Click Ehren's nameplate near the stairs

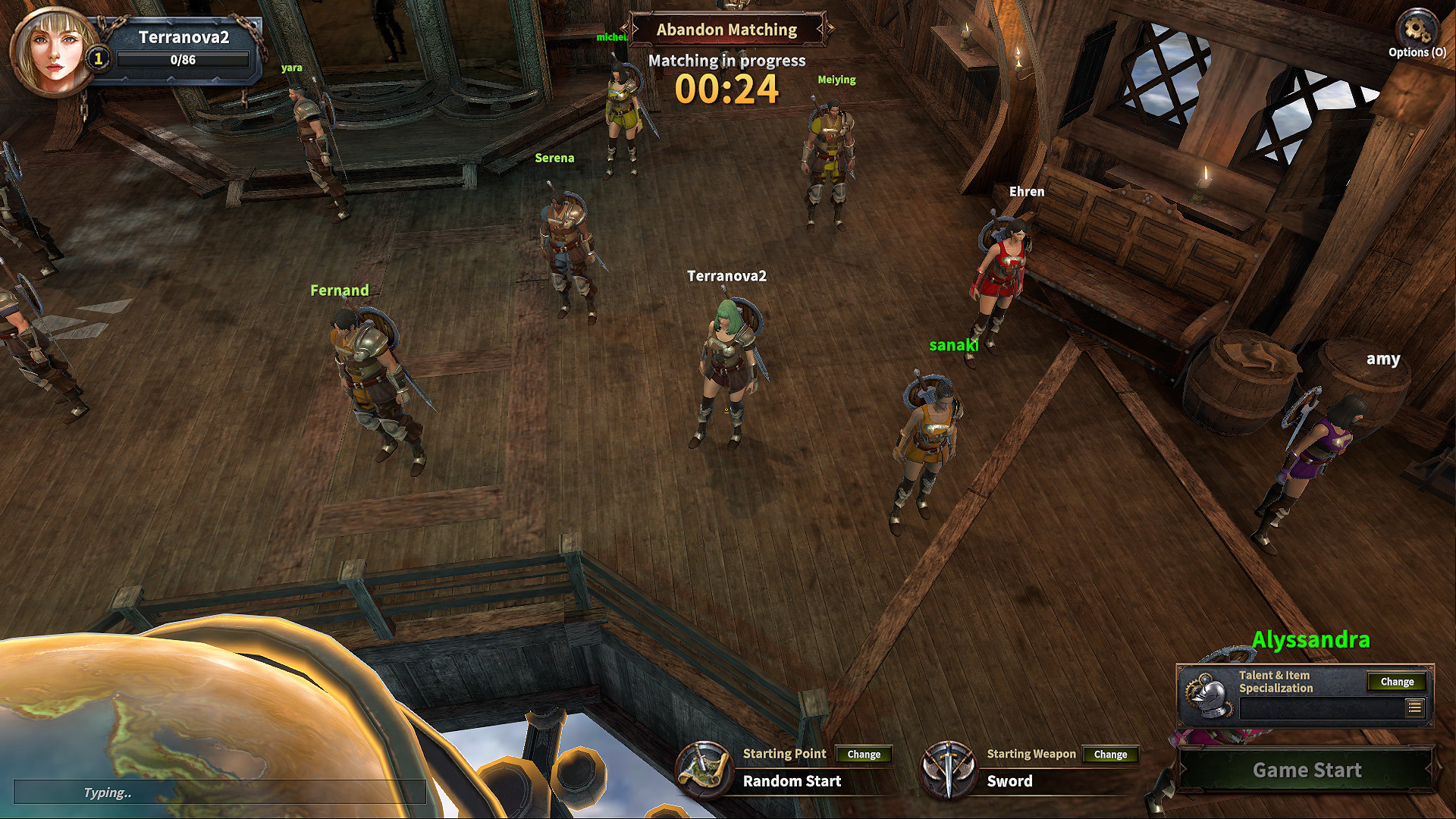(x=1027, y=191)
